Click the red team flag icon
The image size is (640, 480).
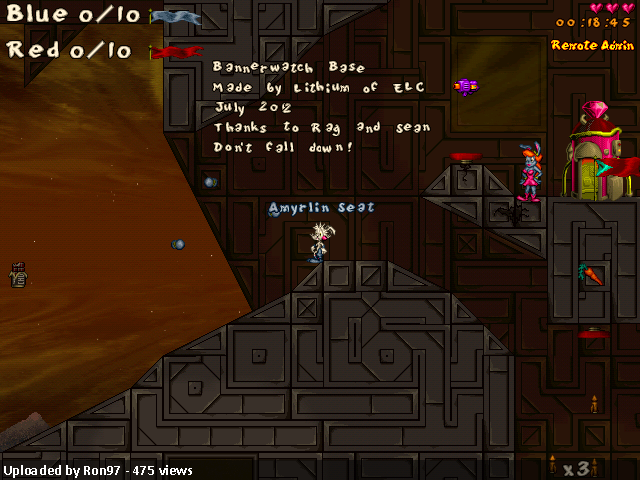click(176, 52)
